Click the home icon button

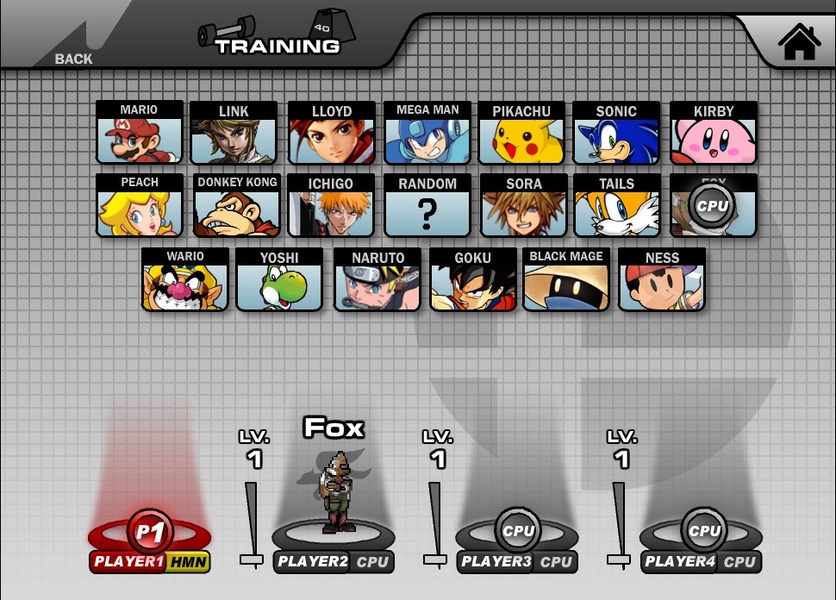[x=799, y=42]
